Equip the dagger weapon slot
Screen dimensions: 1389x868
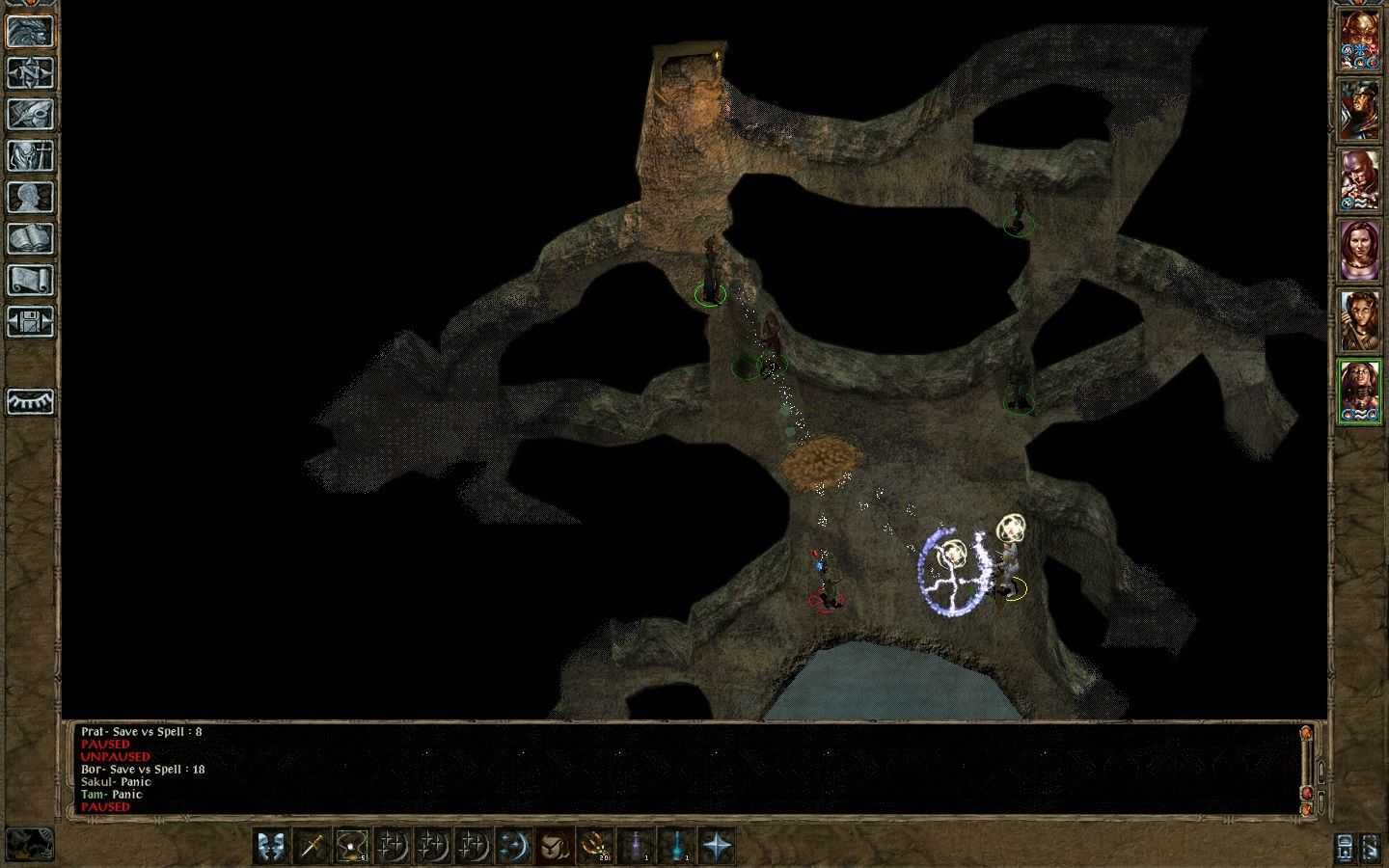pos(311,846)
